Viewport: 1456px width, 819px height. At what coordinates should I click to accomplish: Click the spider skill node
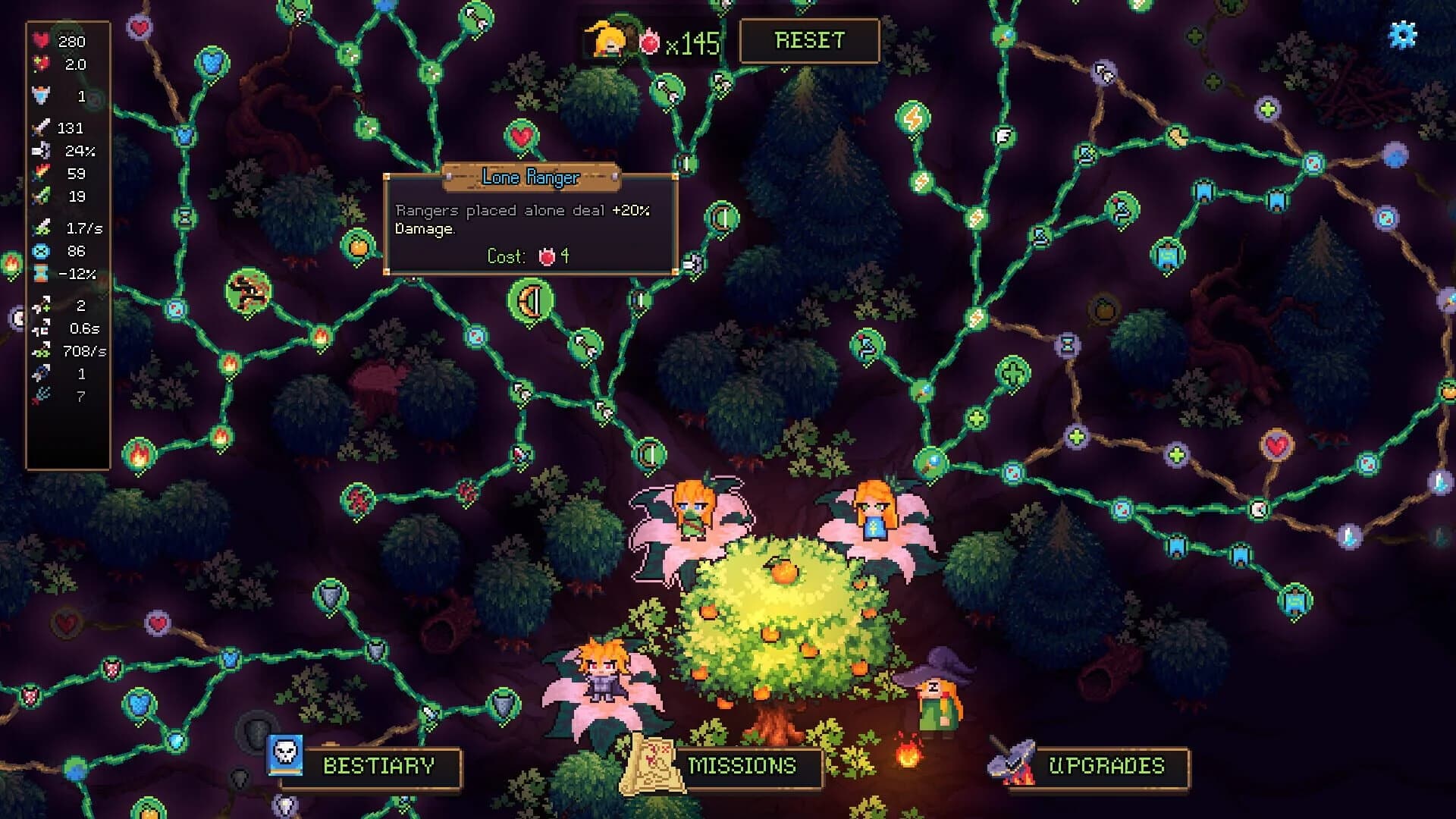coord(247,292)
